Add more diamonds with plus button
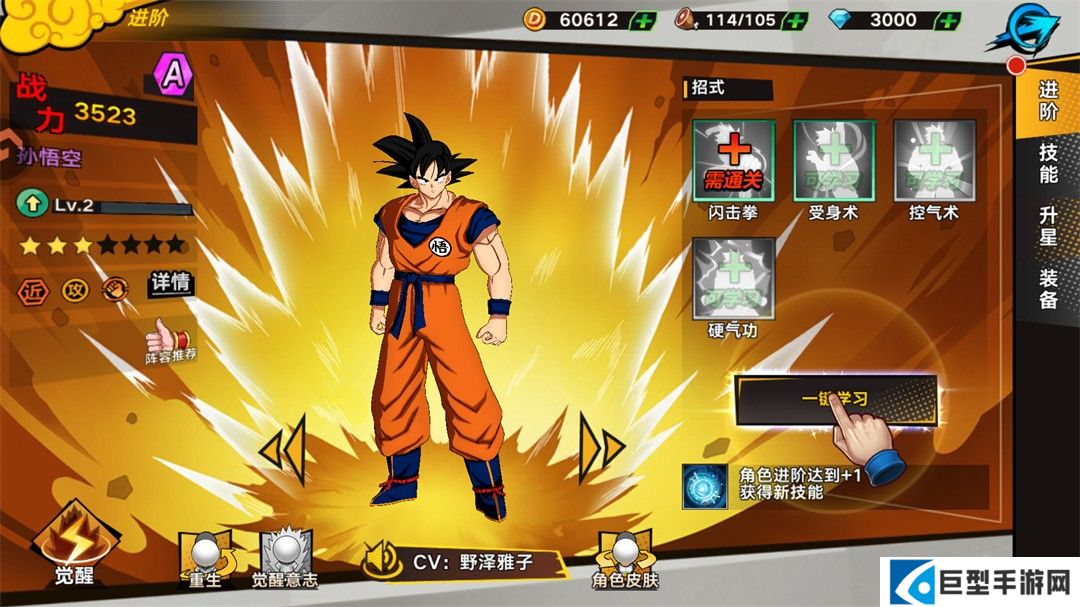 click(948, 20)
